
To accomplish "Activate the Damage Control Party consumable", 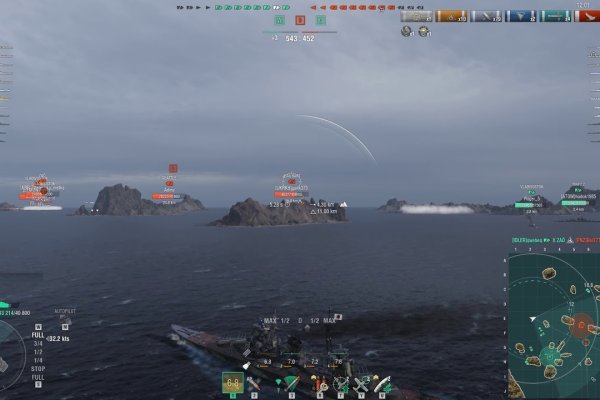I will [317, 383].
